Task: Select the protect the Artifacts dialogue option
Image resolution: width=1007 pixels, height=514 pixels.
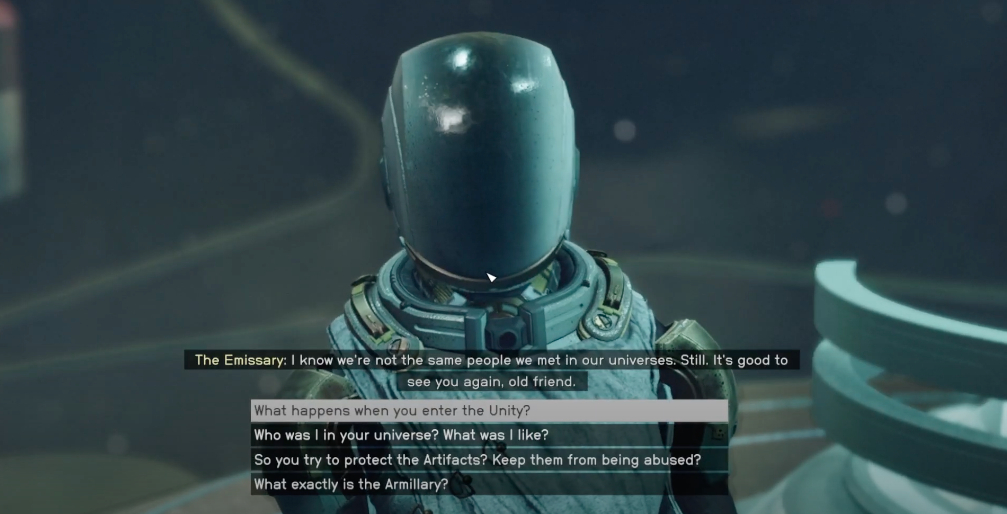Action: (x=477, y=460)
